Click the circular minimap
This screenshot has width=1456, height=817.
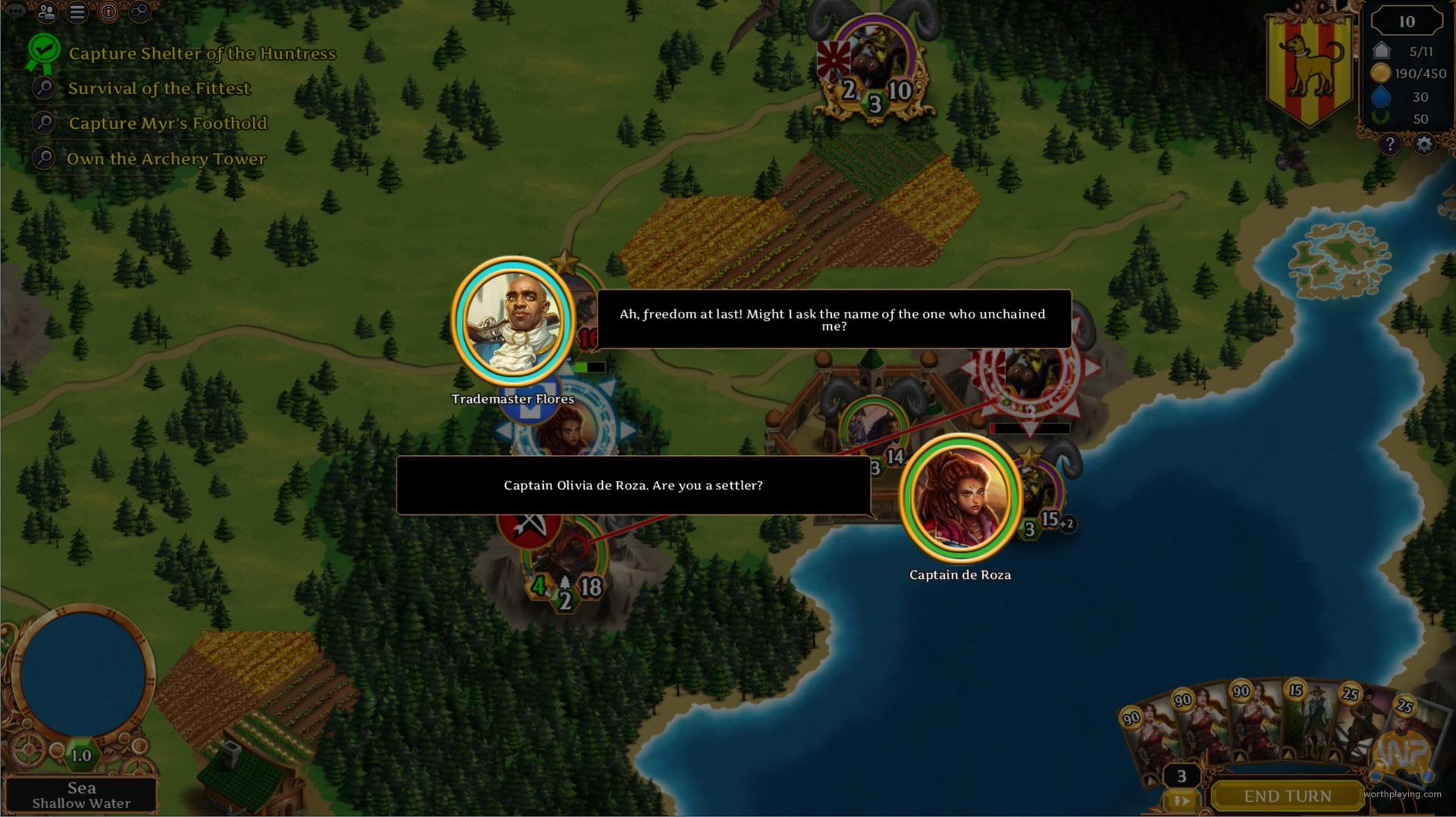82,675
